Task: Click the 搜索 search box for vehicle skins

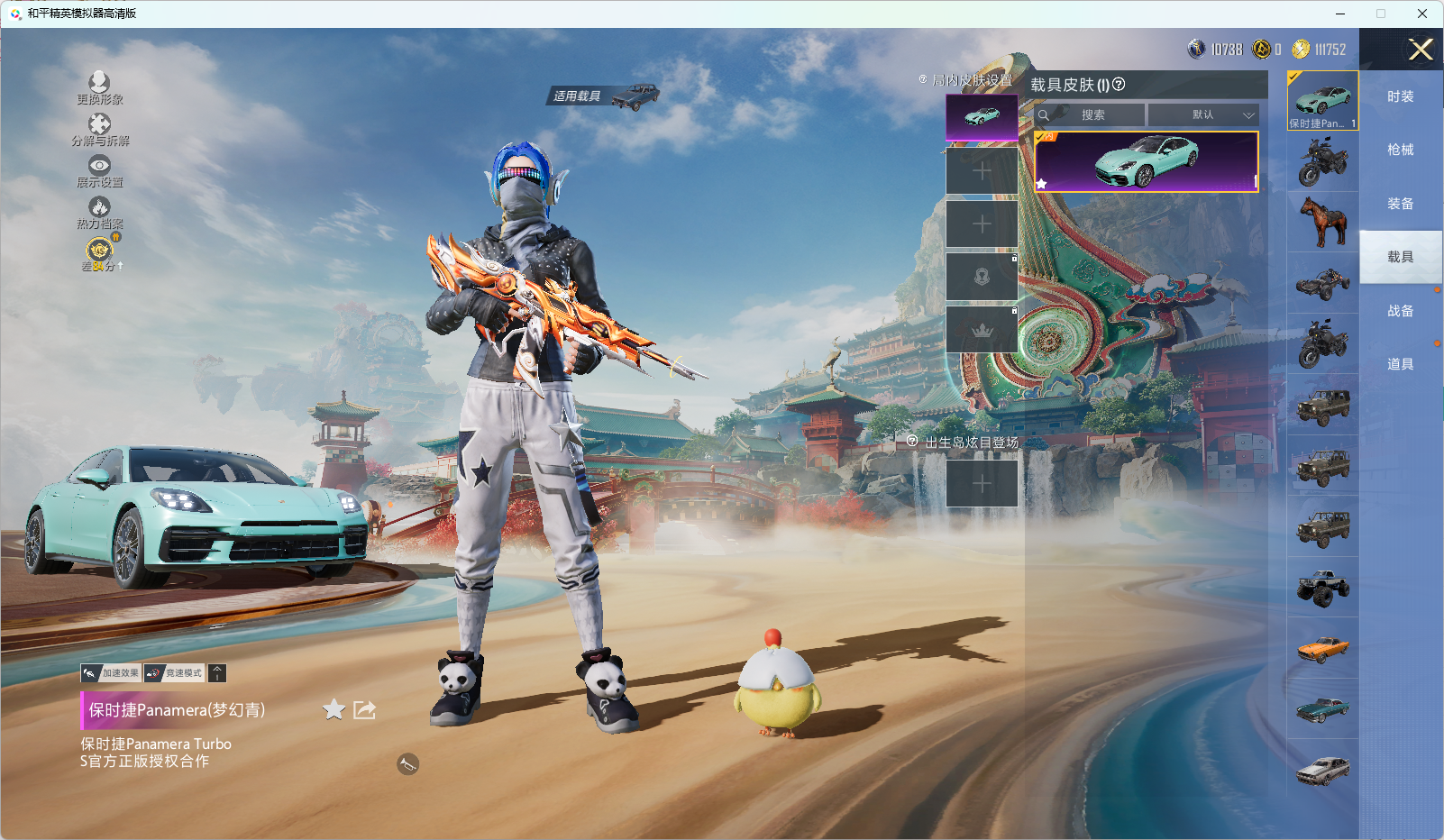Action: click(x=1092, y=115)
